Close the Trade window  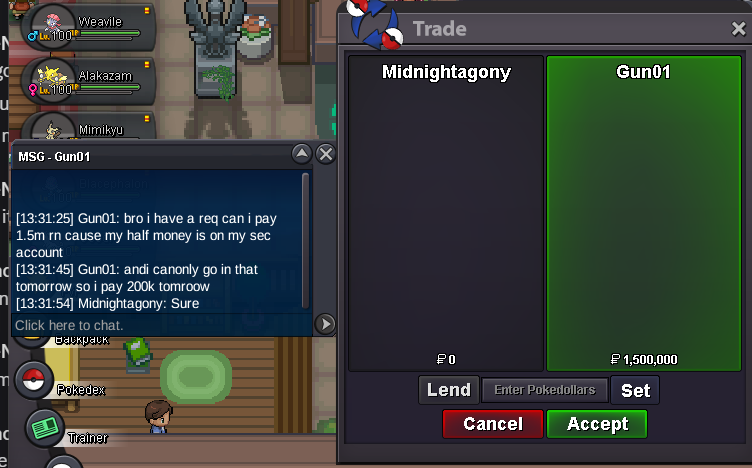tap(739, 30)
